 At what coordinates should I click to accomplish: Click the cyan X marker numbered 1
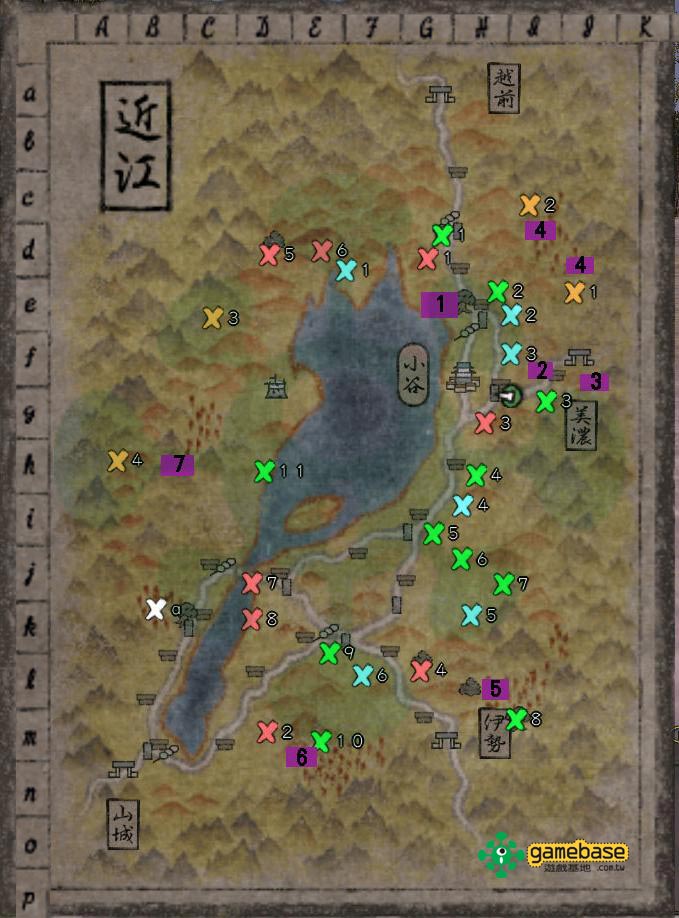tap(345, 270)
